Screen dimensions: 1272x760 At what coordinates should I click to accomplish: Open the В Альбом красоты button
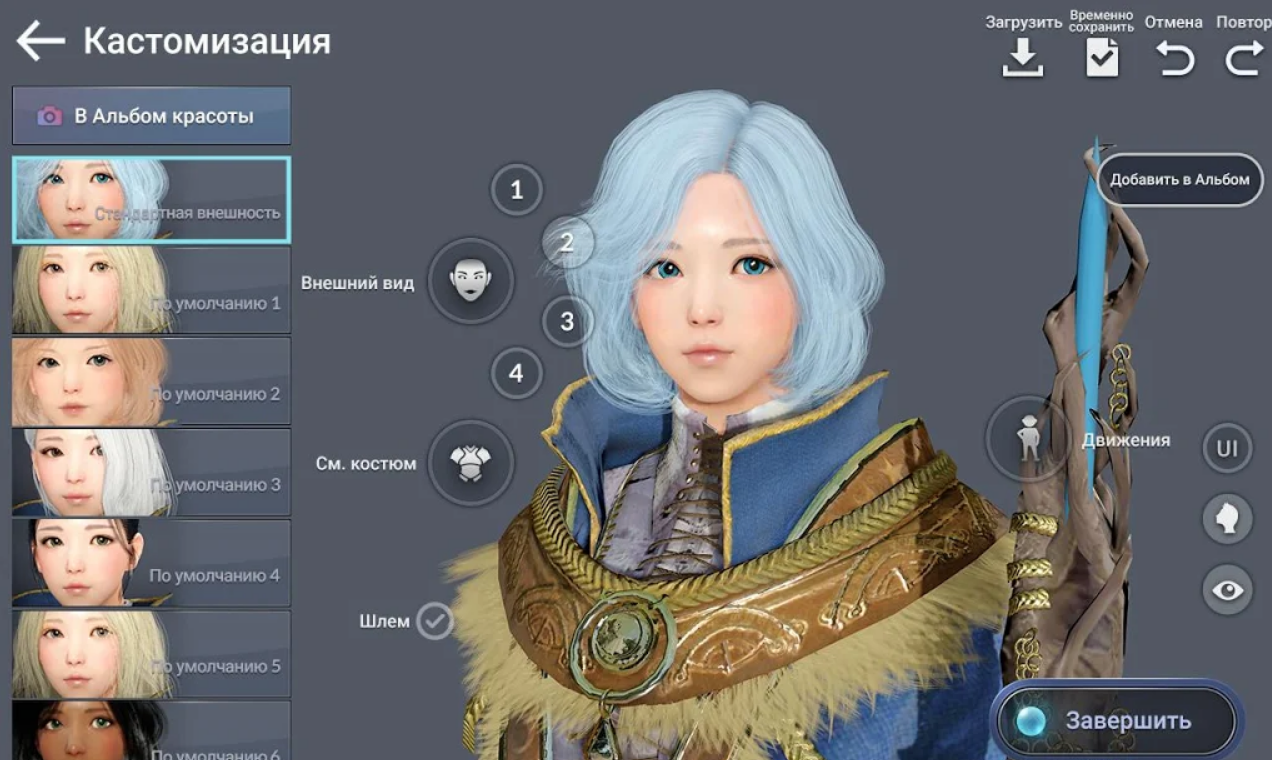(151, 116)
